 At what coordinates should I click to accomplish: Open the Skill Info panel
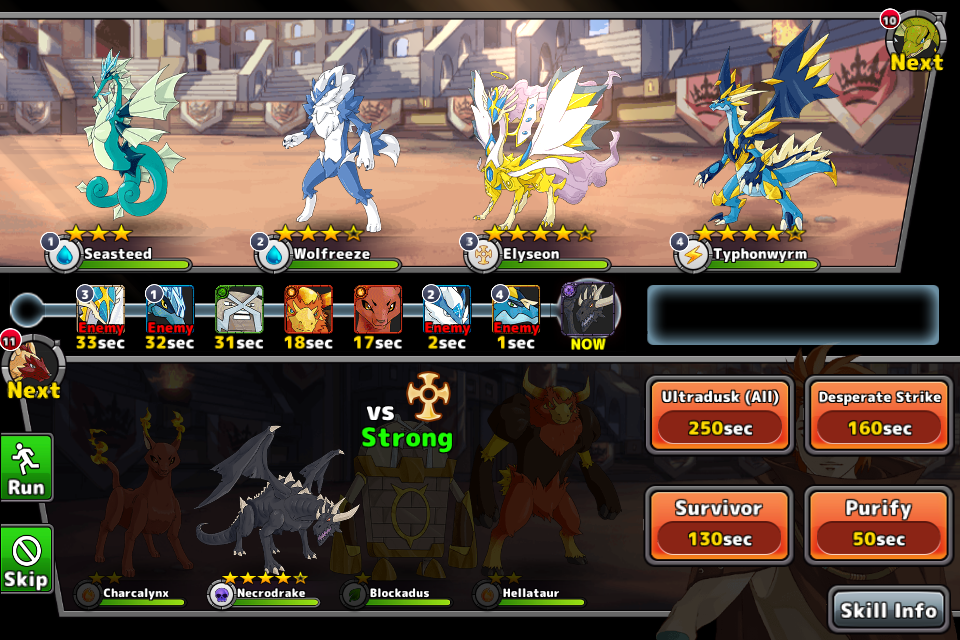[888, 609]
